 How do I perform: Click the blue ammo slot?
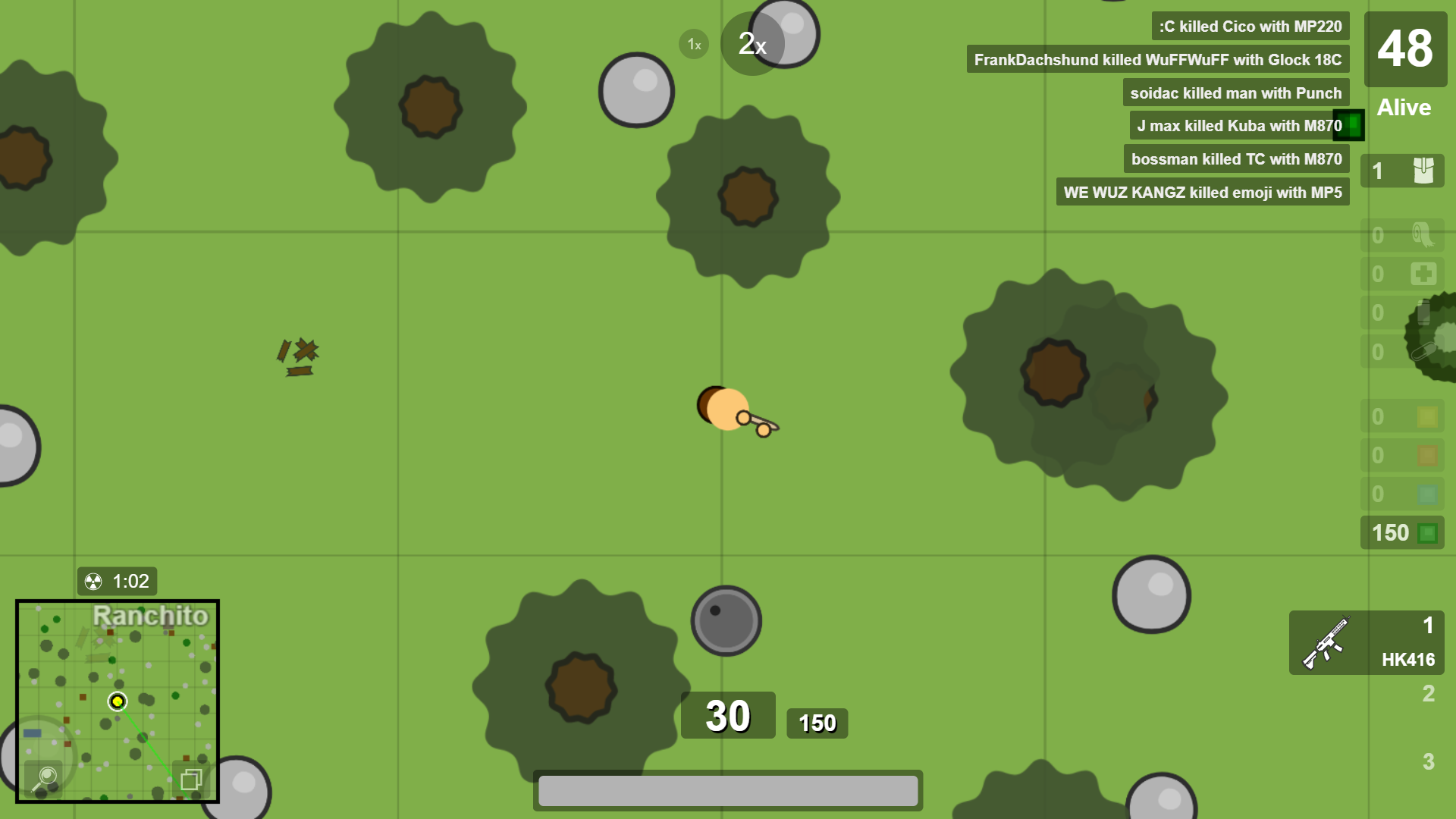click(x=1402, y=494)
